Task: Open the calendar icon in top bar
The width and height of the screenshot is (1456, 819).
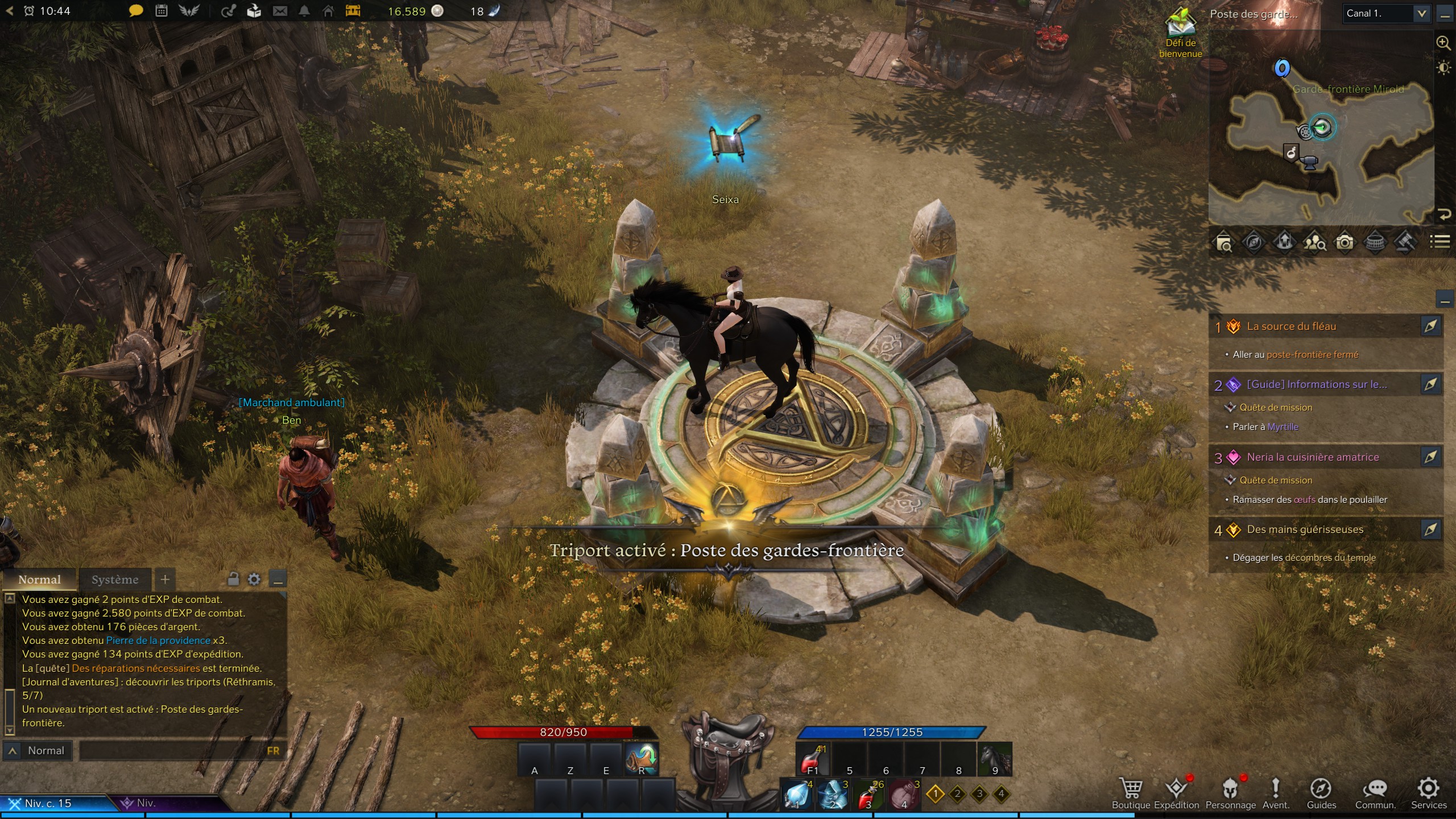Action: (162, 11)
